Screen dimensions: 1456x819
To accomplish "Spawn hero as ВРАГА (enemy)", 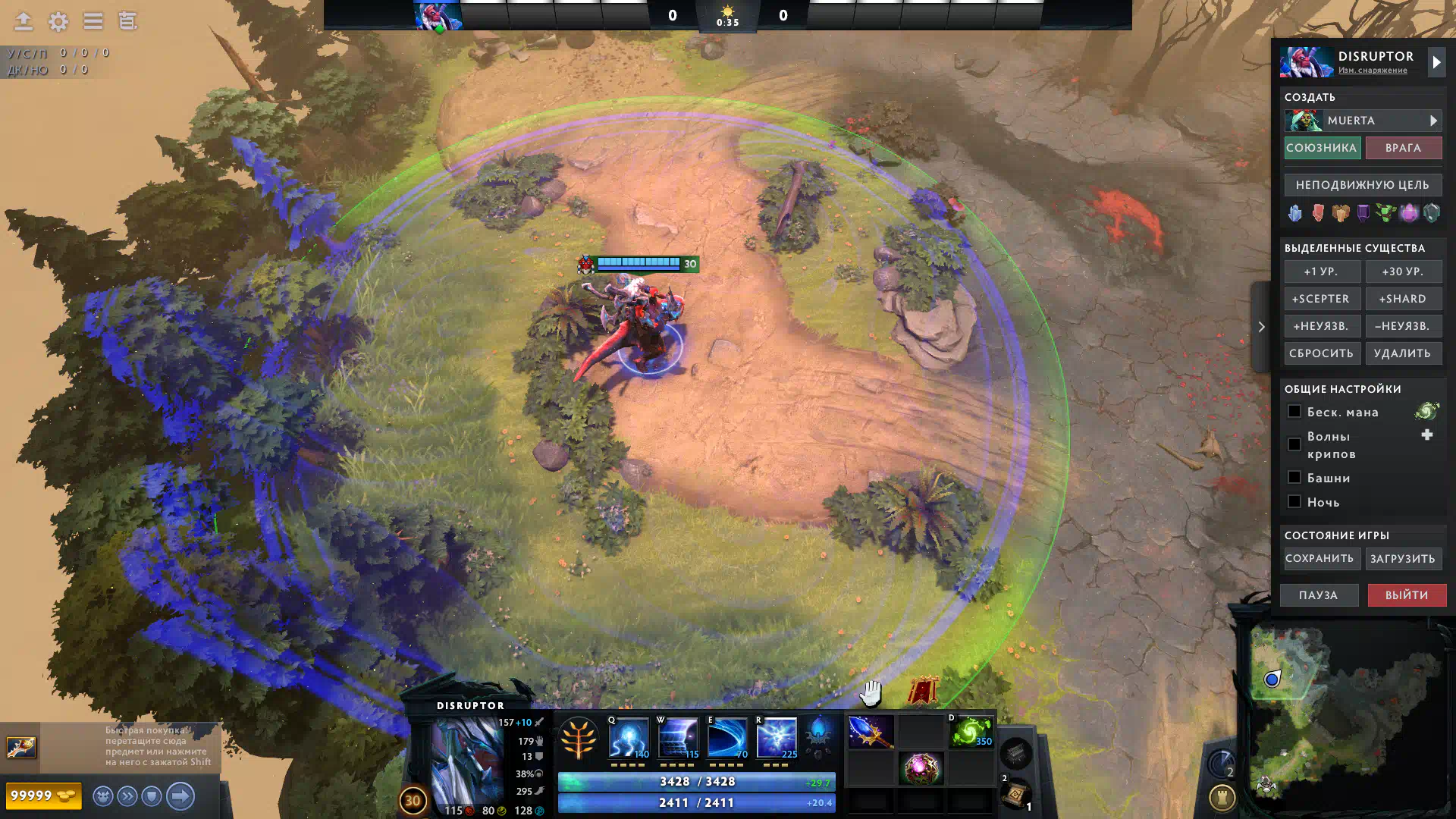I will [1403, 148].
